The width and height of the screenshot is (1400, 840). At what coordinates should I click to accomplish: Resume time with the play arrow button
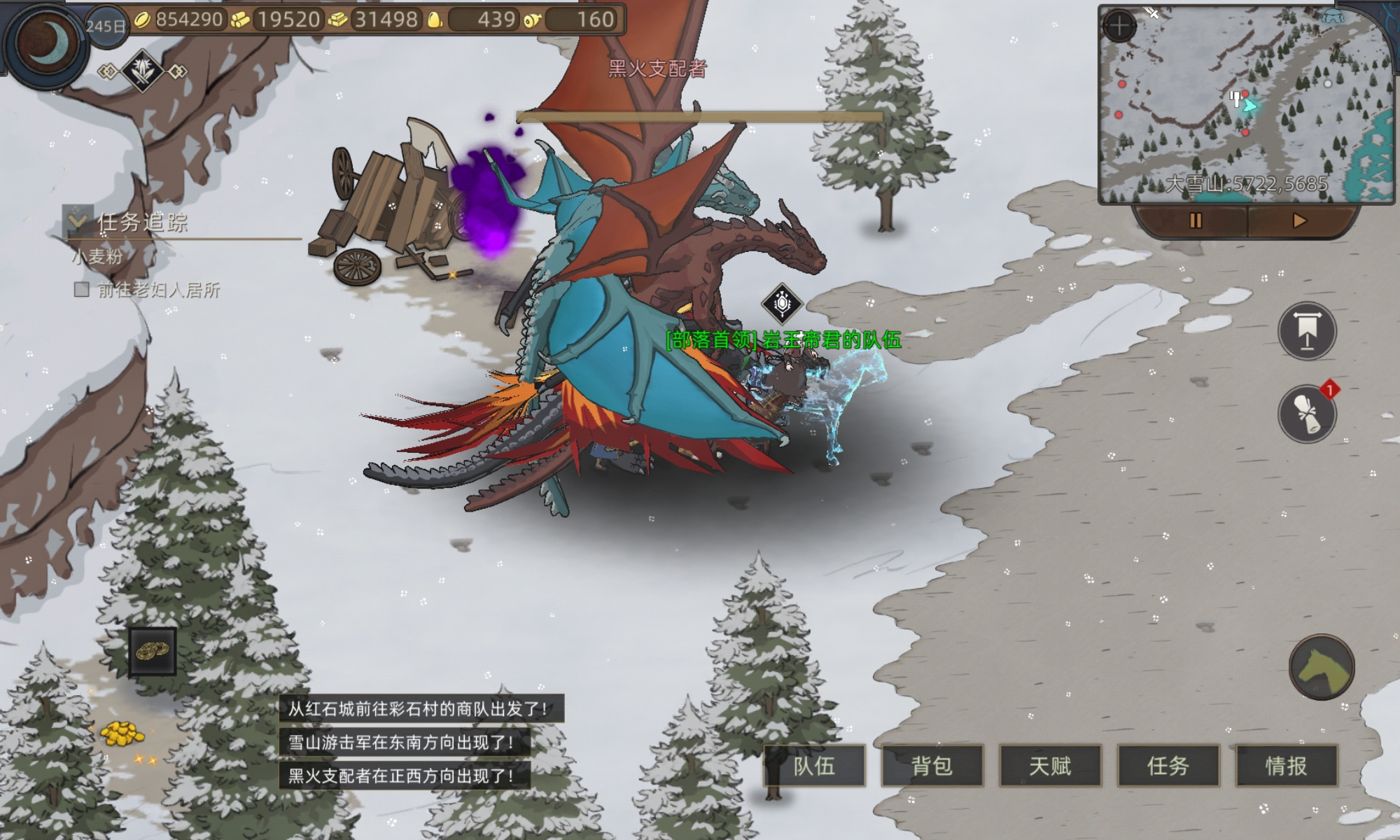tap(1299, 221)
